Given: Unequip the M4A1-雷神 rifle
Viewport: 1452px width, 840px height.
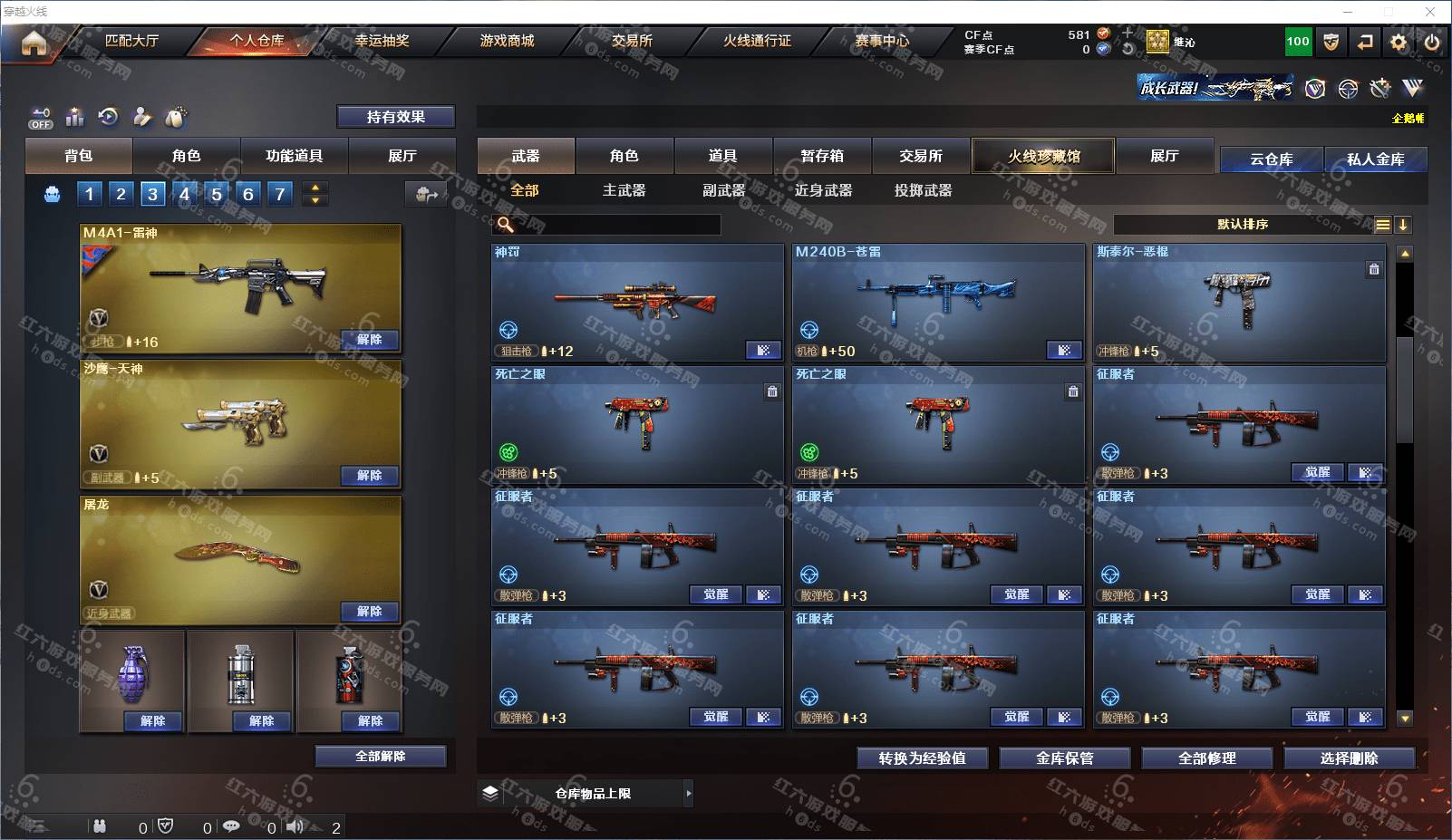Looking at the screenshot, I should tap(369, 340).
